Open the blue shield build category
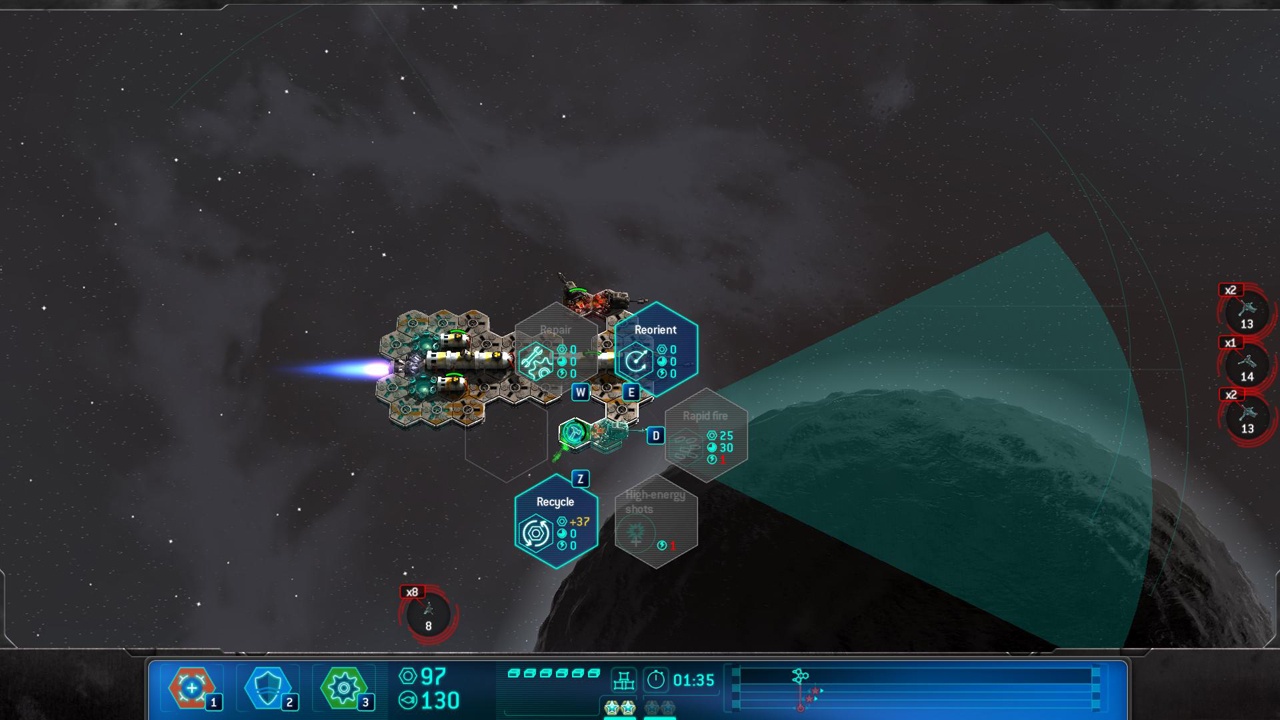This screenshot has width=1280, height=720. (x=268, y=688)
